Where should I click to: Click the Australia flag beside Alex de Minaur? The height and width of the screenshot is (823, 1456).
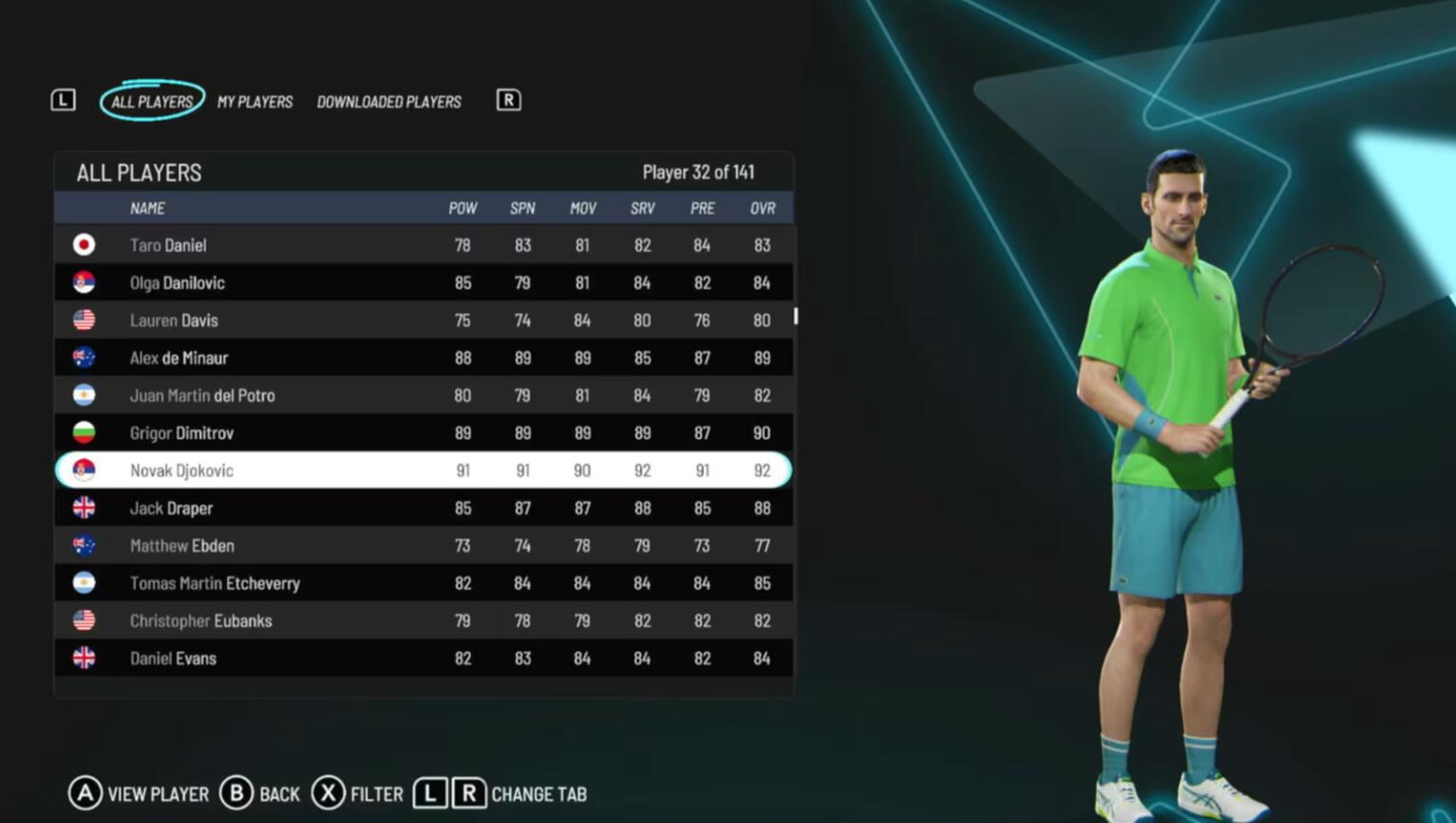pyautogui.click(x=84, y=357)
